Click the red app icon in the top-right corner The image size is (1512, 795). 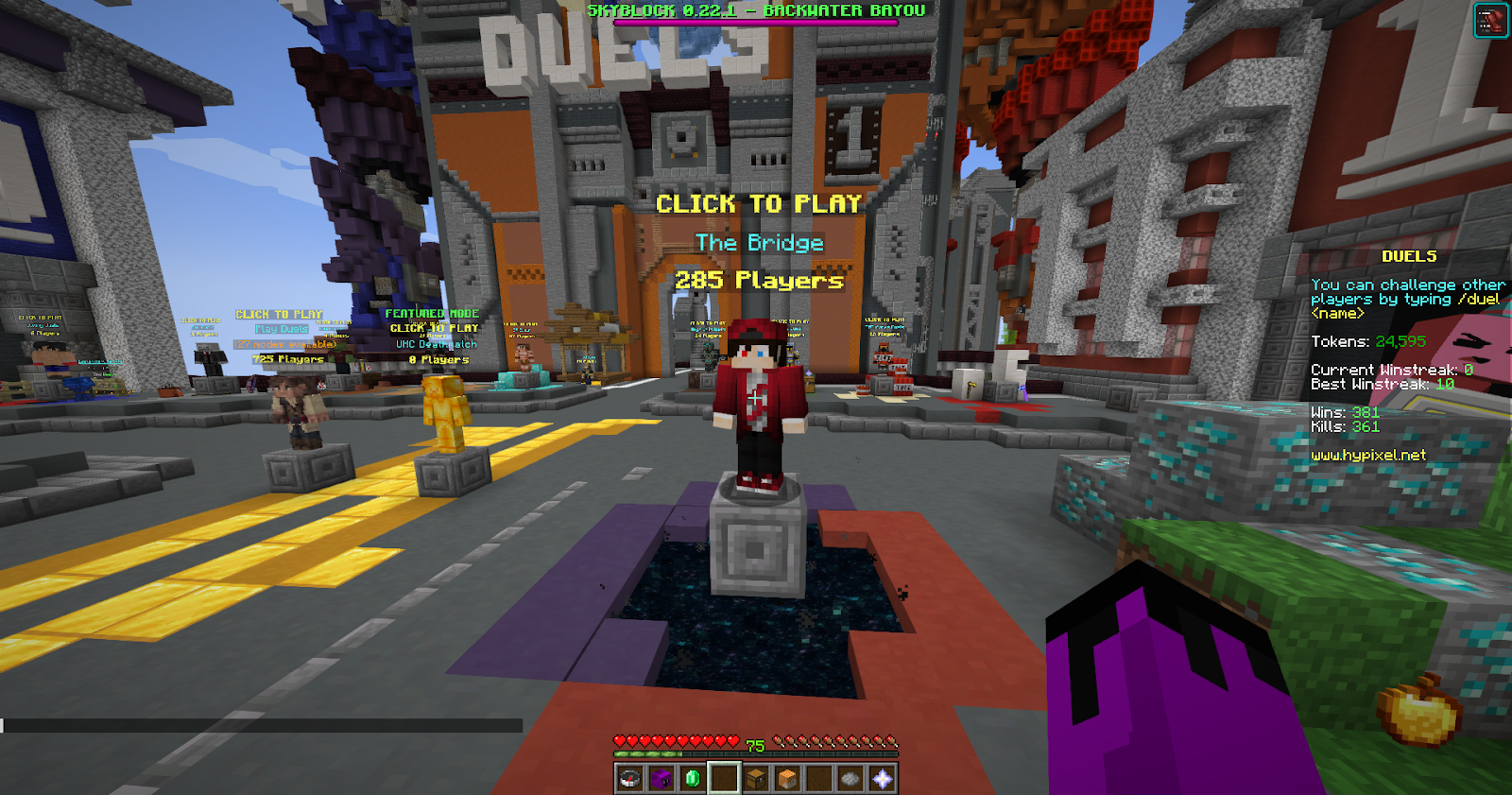(x=1489, y=20)
